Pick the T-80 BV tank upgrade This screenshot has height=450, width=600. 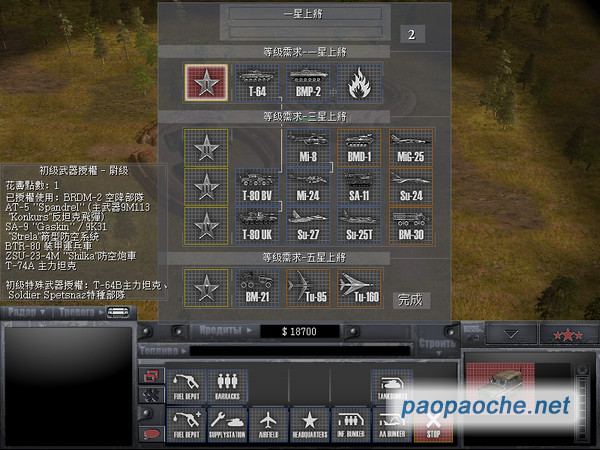[258, 186]
